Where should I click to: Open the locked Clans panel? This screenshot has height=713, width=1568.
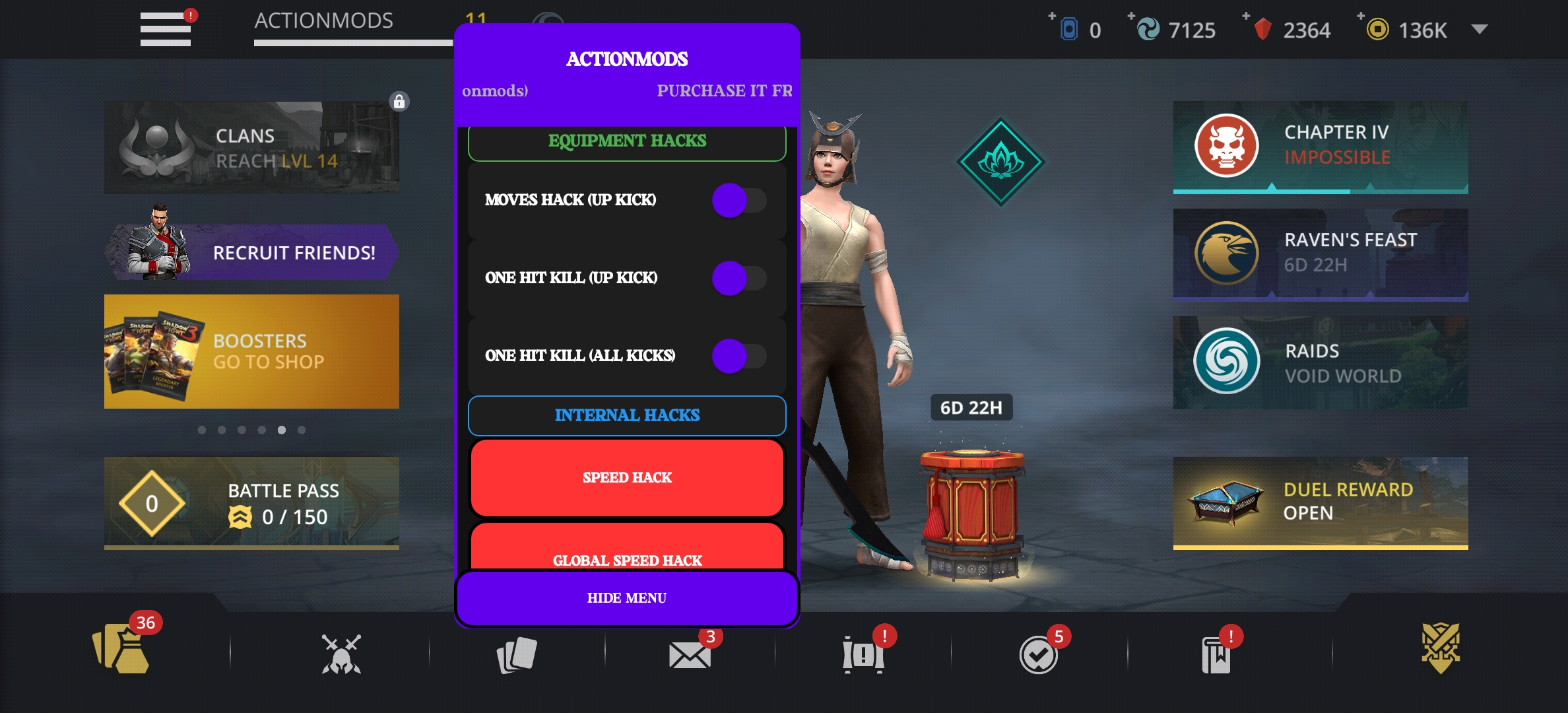coord(251,147)
